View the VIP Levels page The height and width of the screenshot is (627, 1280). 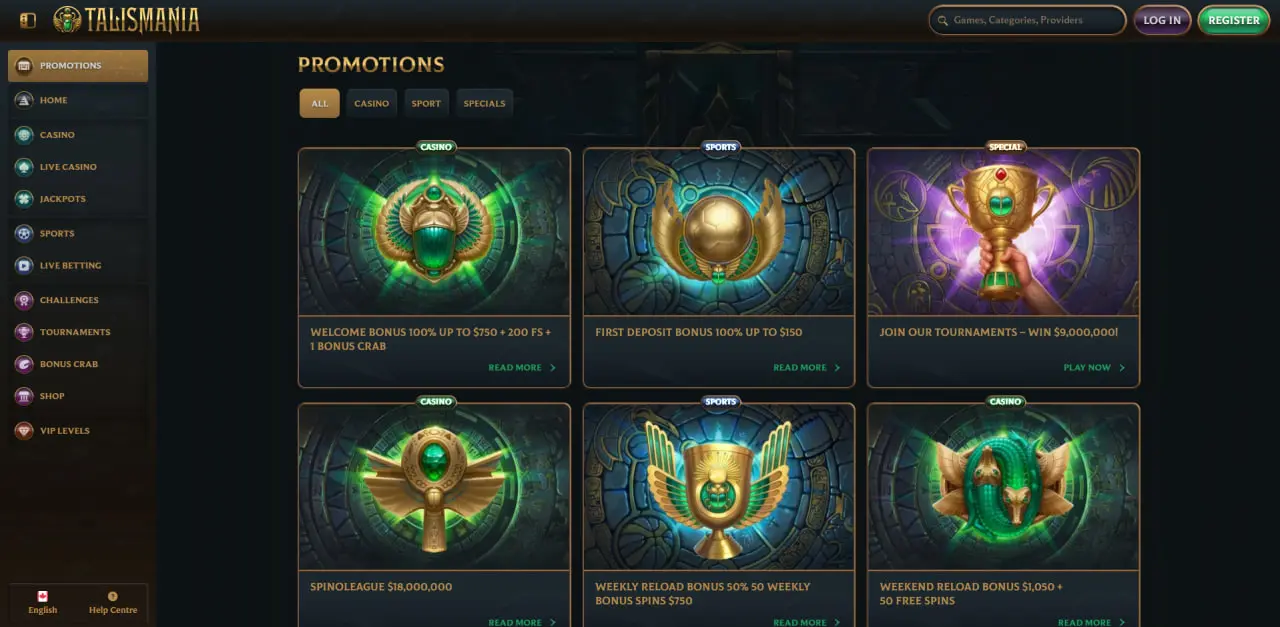pos(64,431)
